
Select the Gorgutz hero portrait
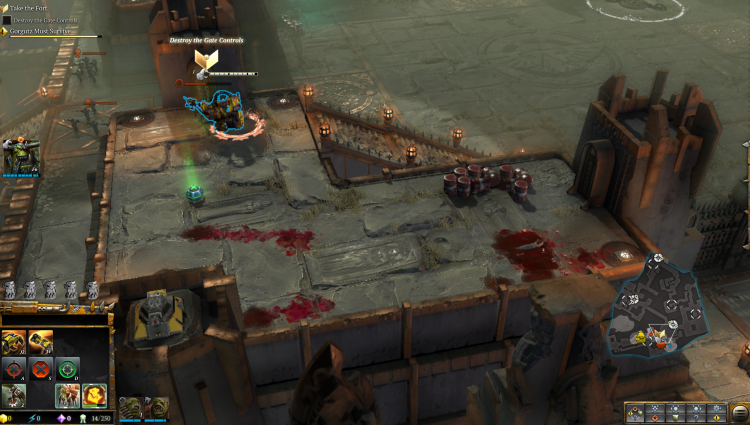point(19,156)
